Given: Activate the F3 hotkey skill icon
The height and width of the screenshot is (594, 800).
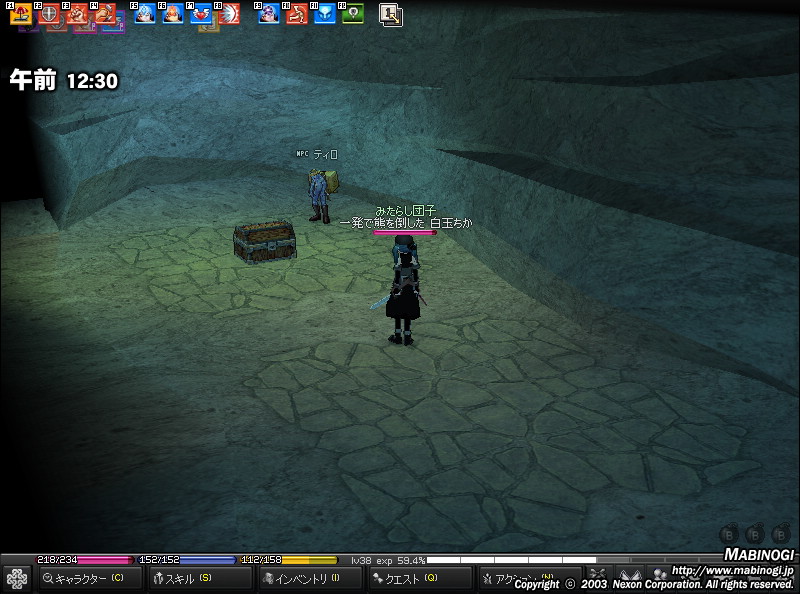Looking at the screenshot, I should [x=77, y=14].
